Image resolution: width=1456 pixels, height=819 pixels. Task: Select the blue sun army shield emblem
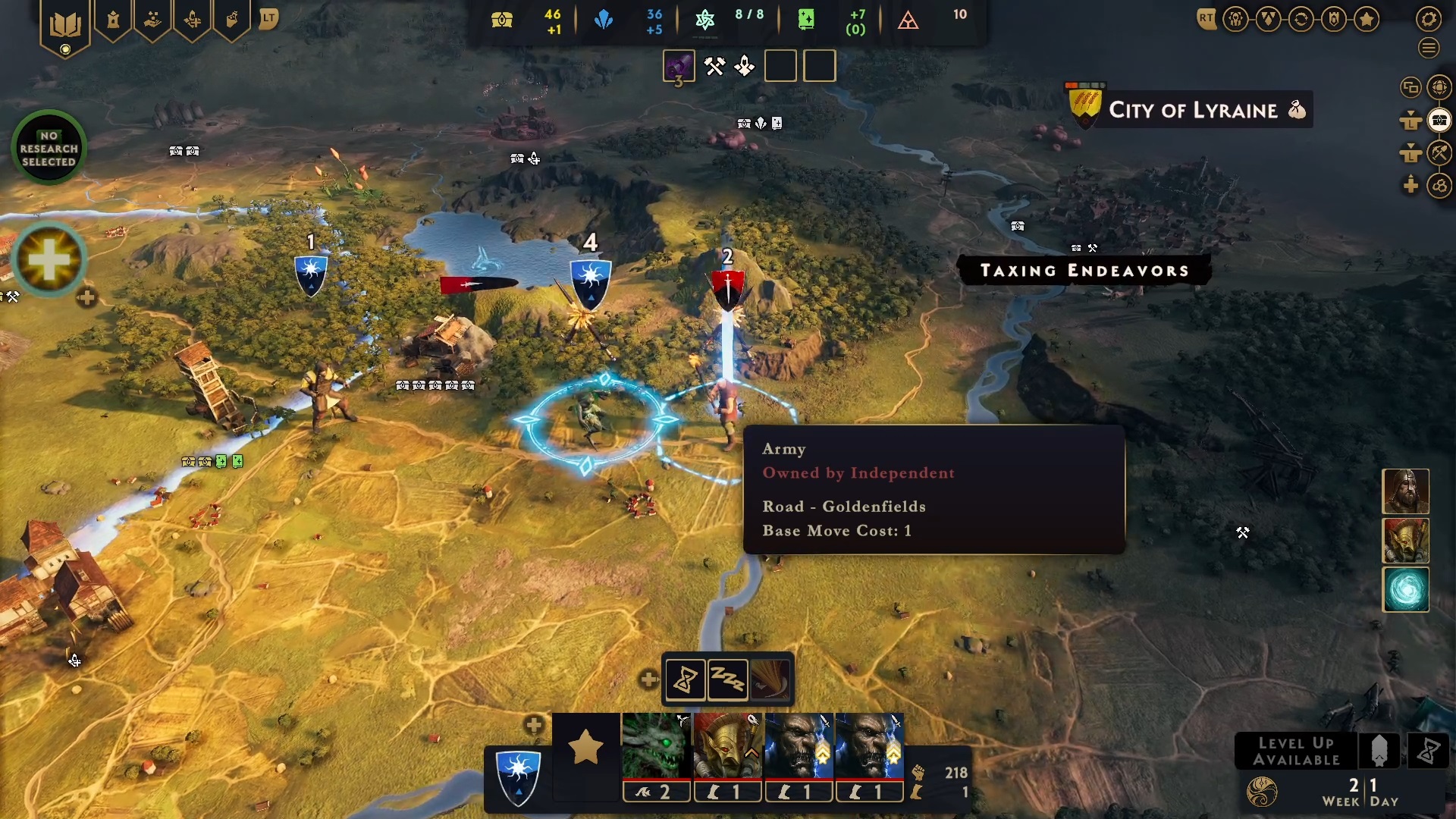point(518,777)
